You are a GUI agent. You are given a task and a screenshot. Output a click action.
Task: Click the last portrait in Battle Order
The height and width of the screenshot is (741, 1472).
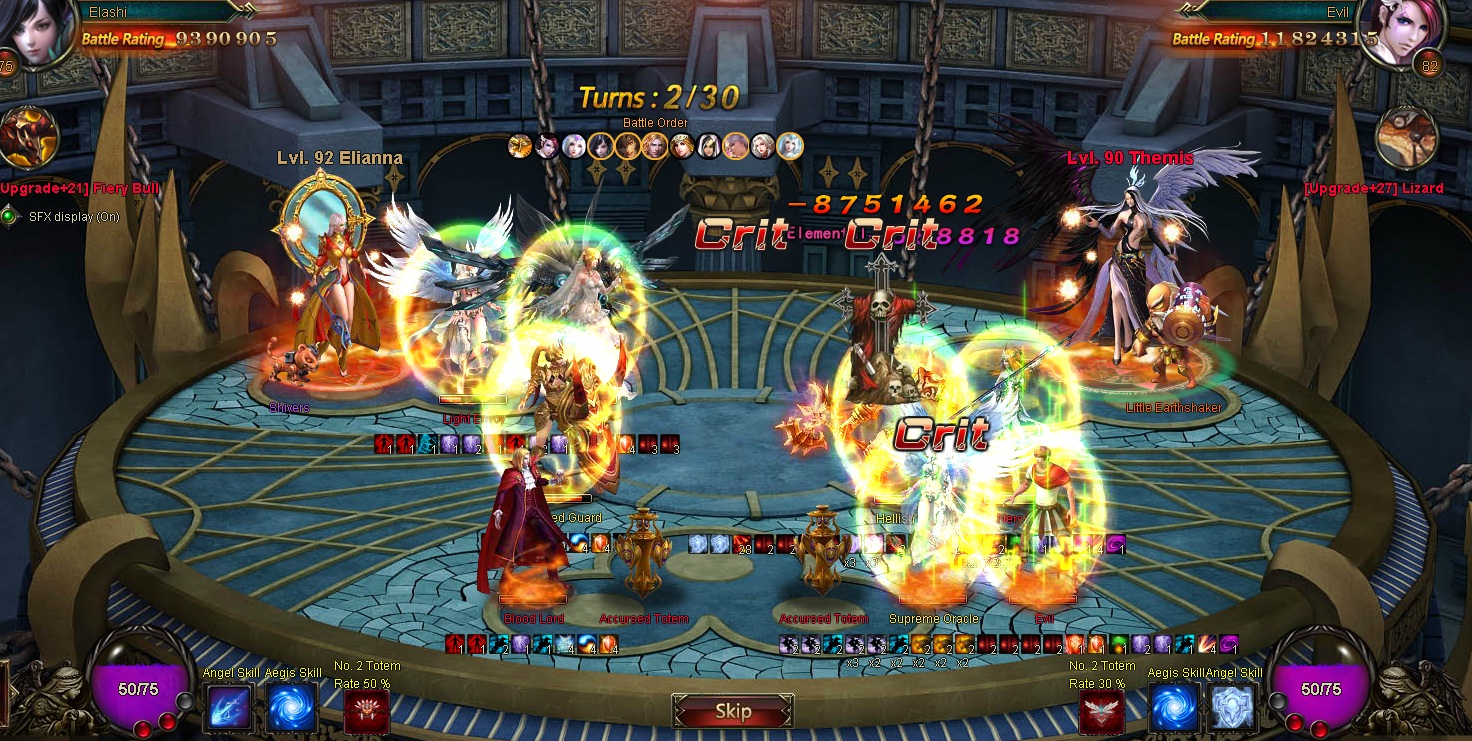[x=790, y=147]
